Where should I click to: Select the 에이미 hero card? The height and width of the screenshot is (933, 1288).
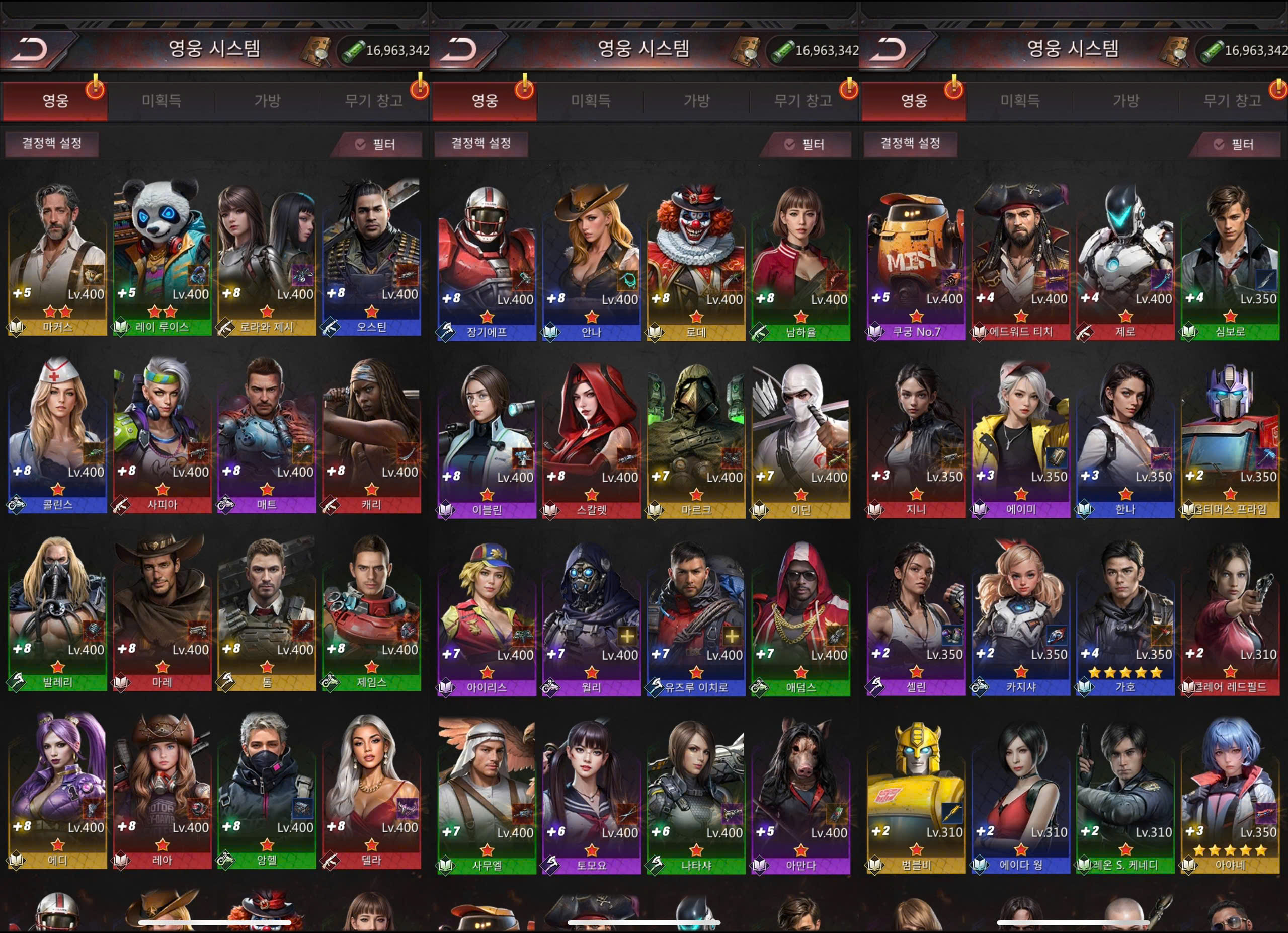pyautogui.click(x=1020, y=441)
